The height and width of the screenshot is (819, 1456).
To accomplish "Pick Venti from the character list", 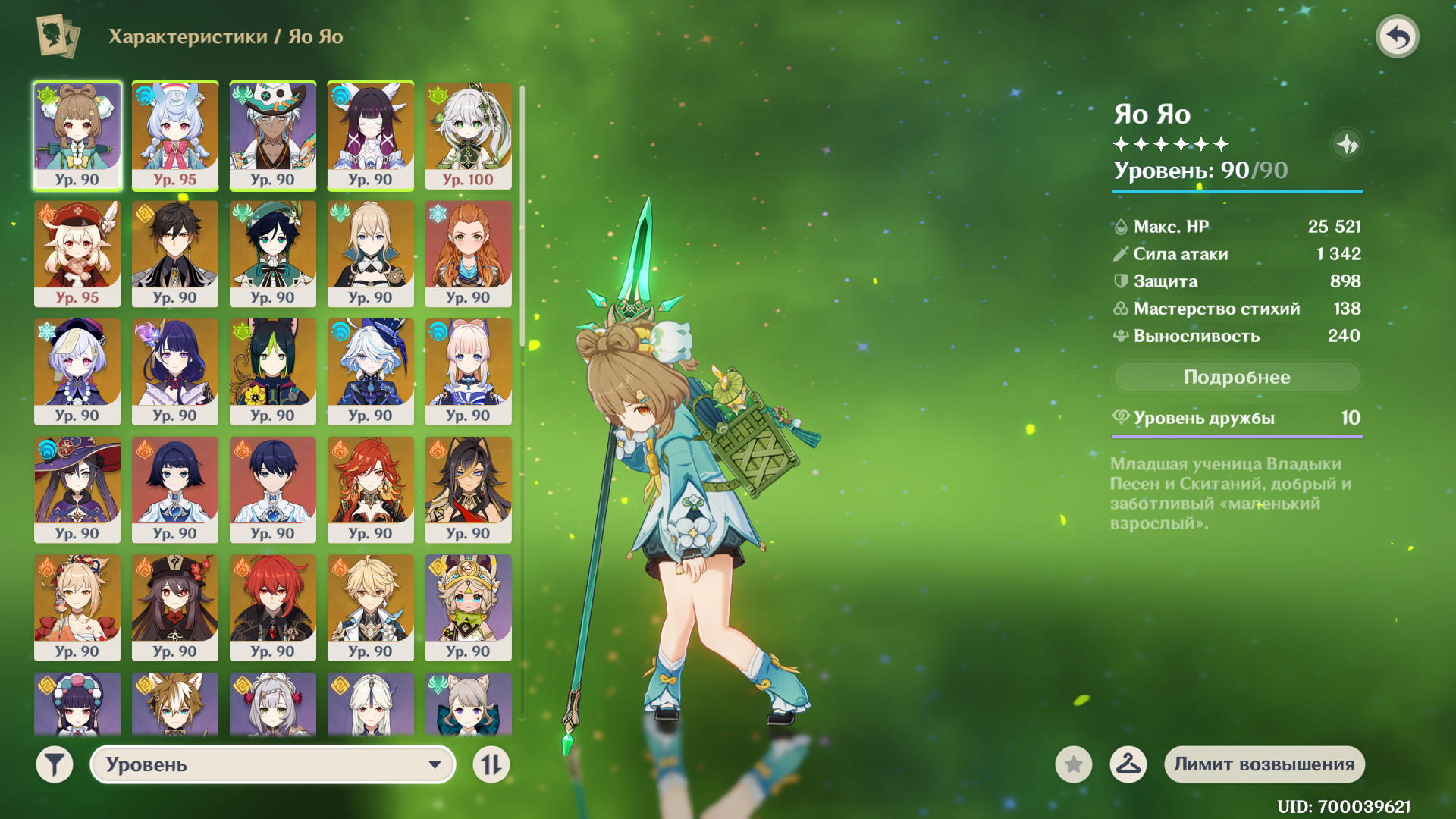I will [x=273, y=253].
